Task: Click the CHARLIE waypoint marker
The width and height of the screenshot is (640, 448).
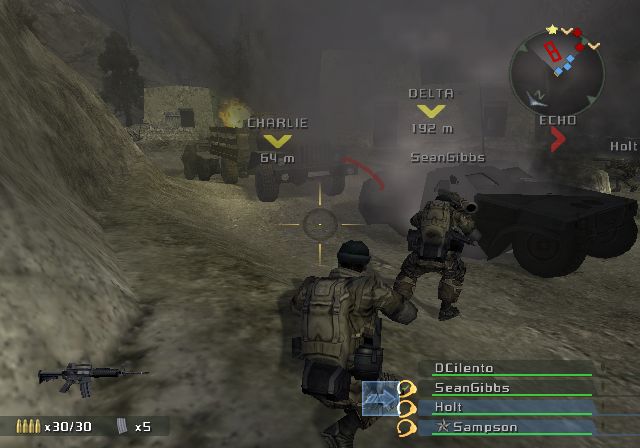Action: (277, 141)
